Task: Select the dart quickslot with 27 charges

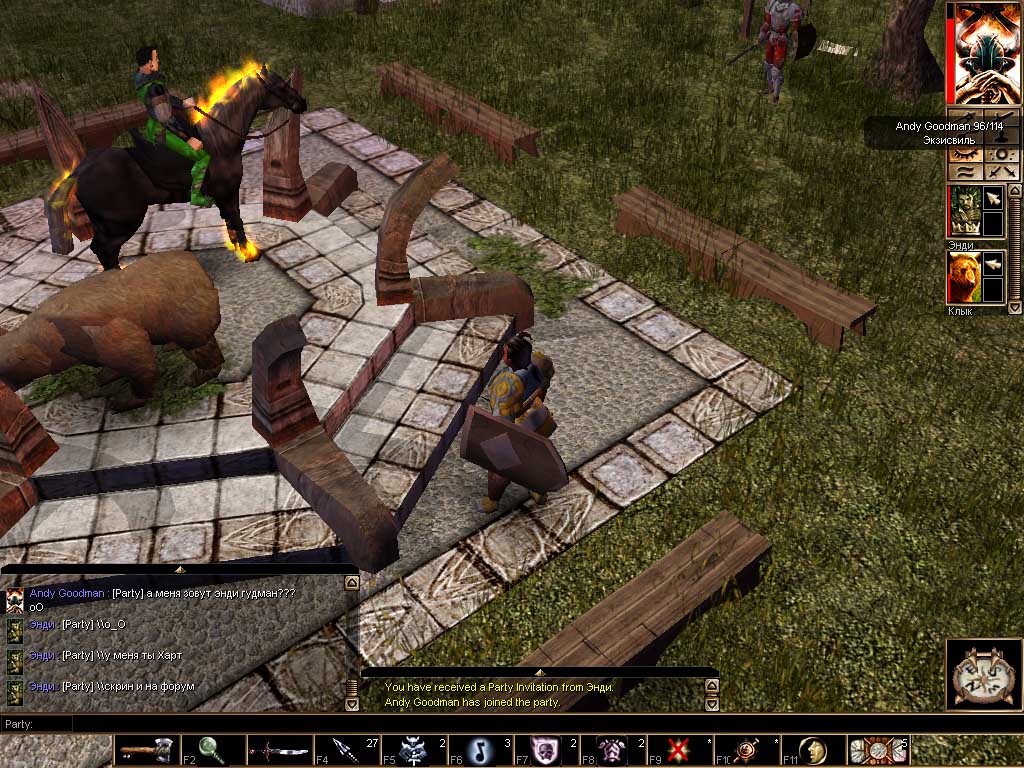Action: (344, 749)
